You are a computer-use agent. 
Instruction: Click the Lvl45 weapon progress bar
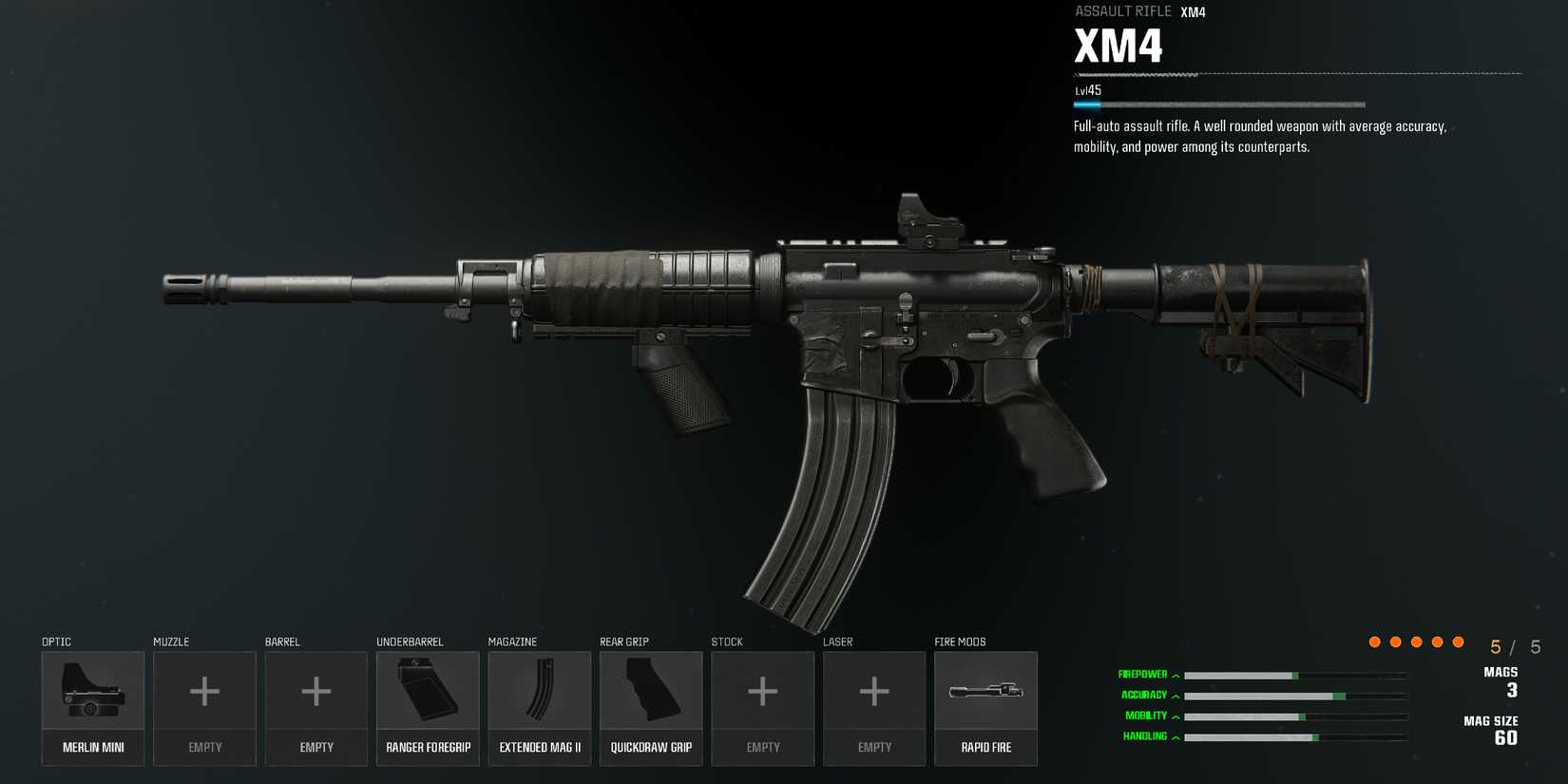click(1216, 104)
